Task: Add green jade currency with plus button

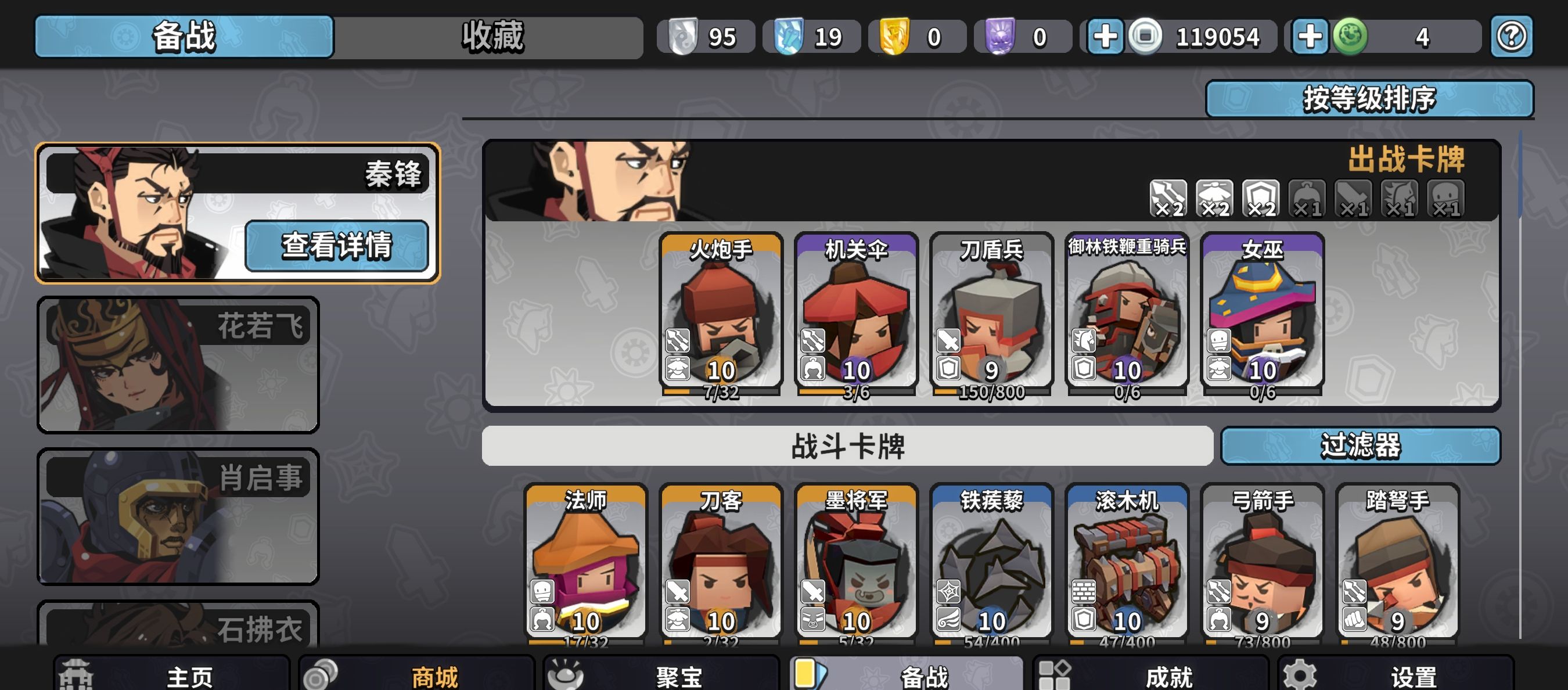Action: 1310,37
